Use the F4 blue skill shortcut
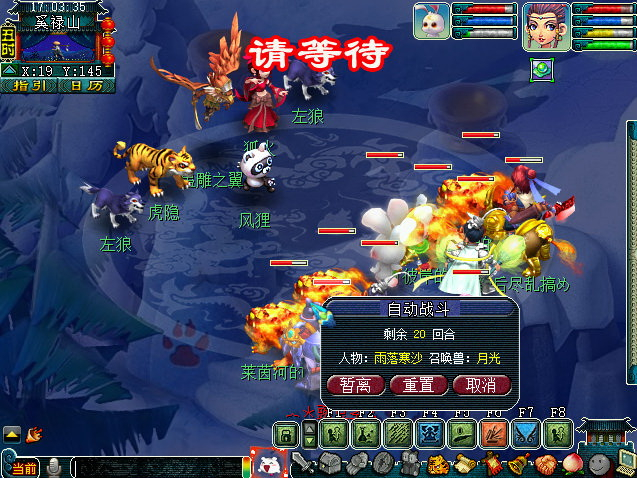The image size is (637, 478). pyautogui.click(x=430, y=434)
